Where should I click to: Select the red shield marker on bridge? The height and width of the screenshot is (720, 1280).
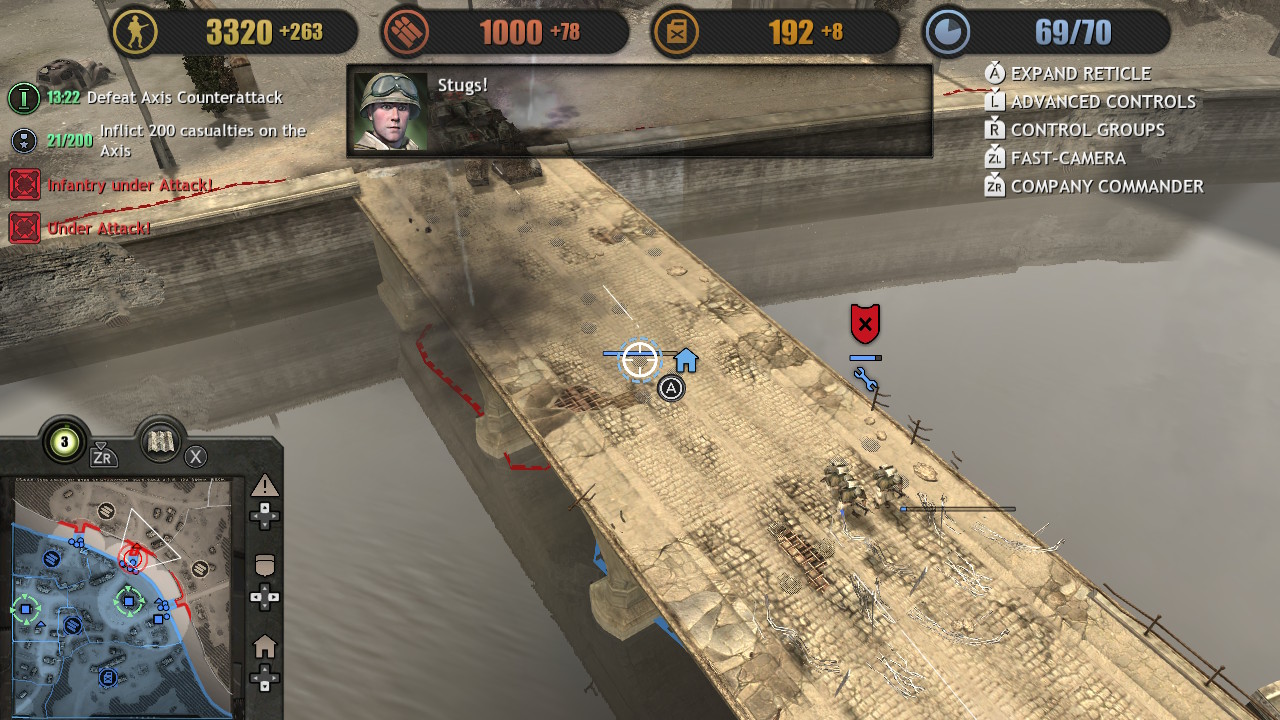[x=865, y=324]
